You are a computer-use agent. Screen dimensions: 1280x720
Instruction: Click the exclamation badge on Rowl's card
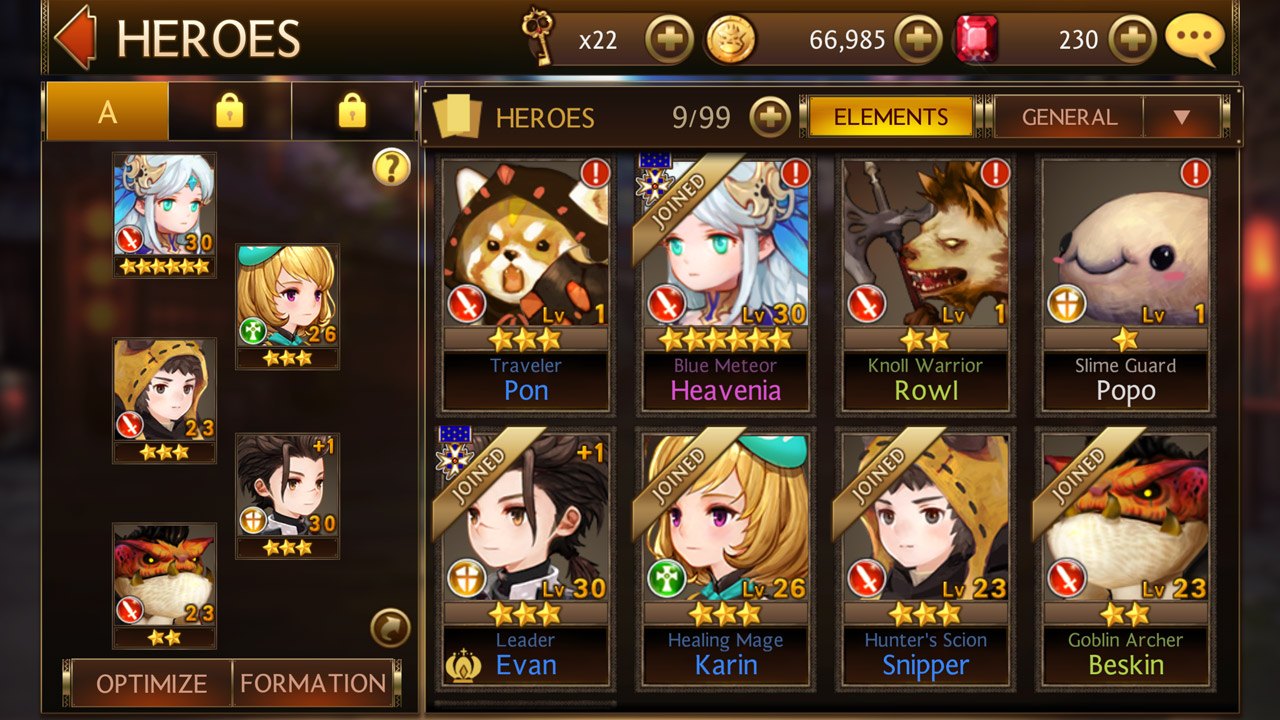click(x=997, y=171)
